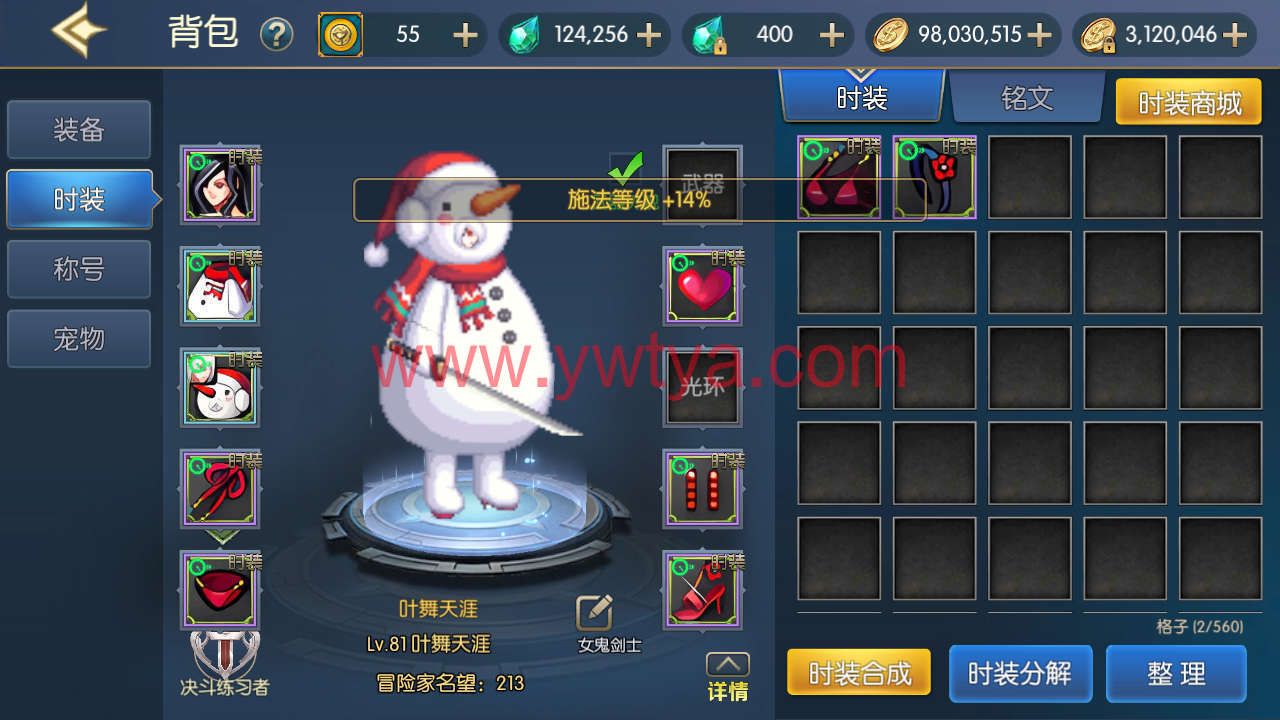Select the black-haired hair fashion slot
1280x720 pixels.
[x=220, y=185]
